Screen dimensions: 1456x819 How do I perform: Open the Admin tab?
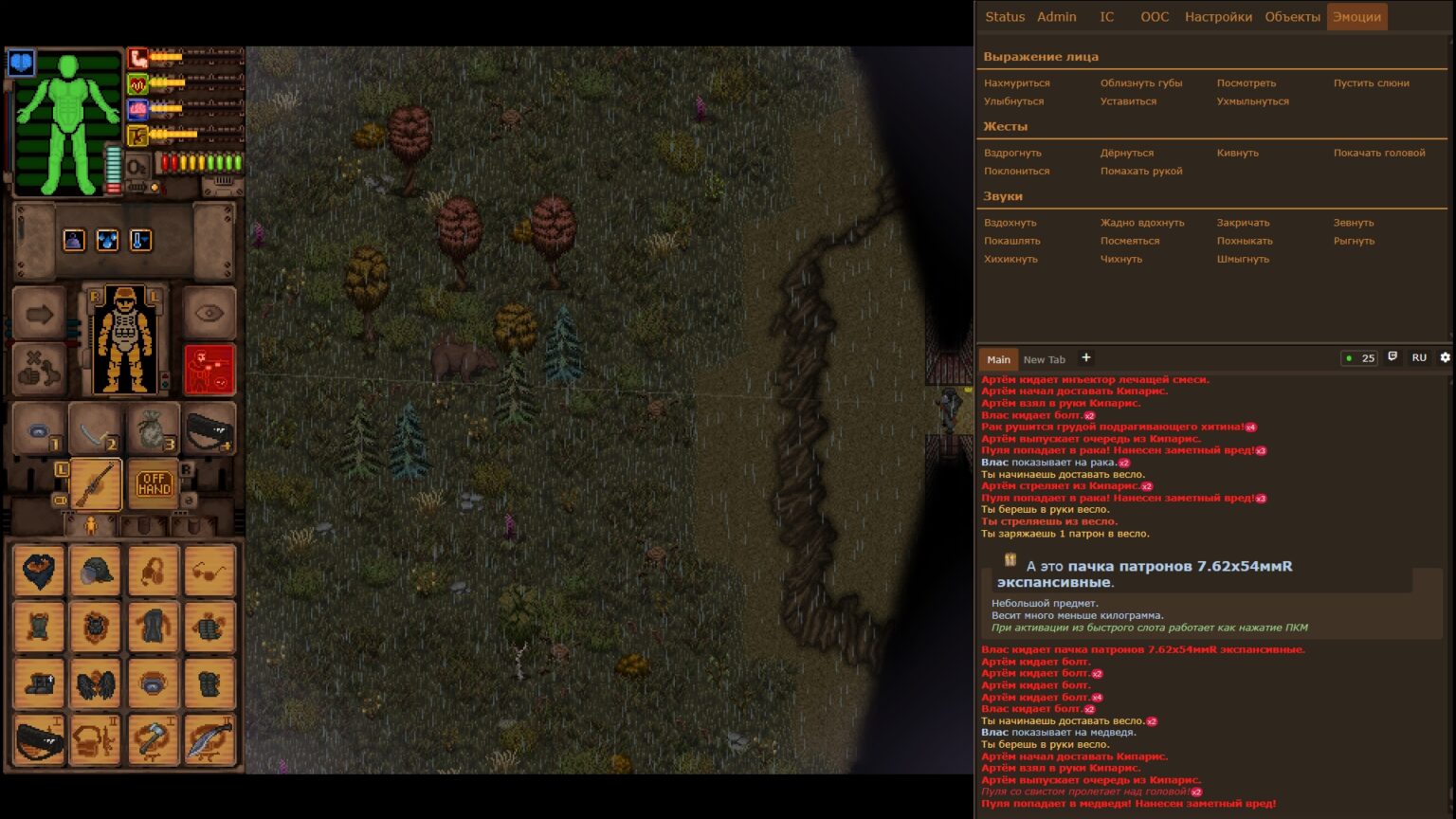pyautogui.click(x=1056, y=17)
